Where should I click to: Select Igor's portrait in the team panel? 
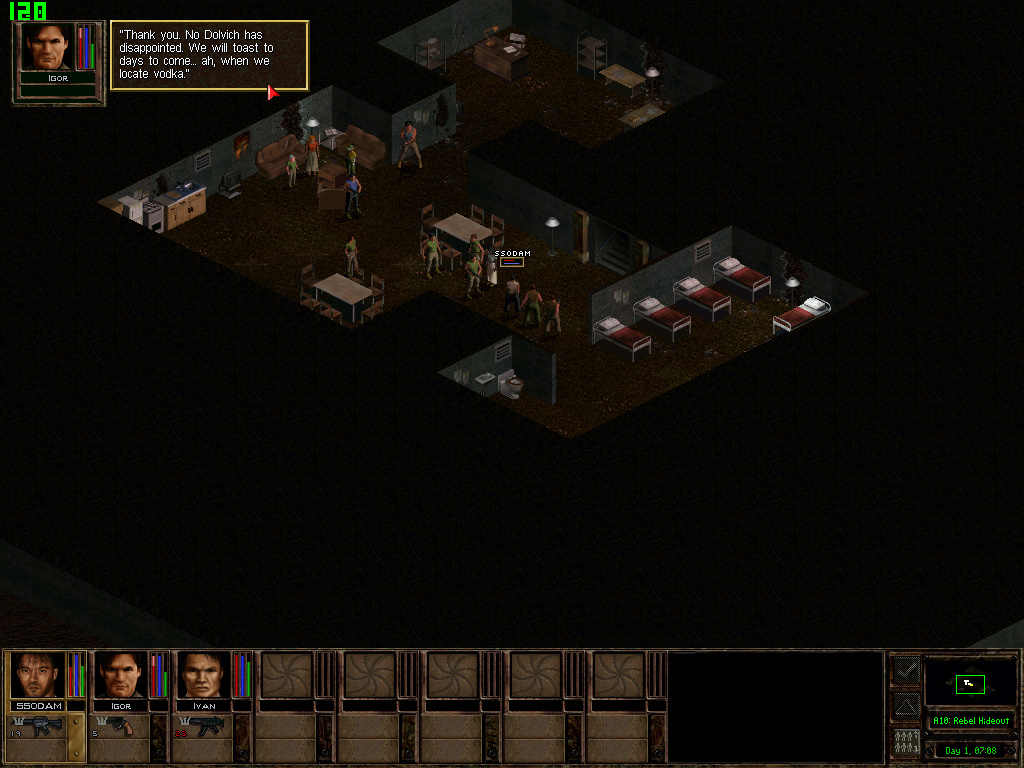tap(120, 675)
